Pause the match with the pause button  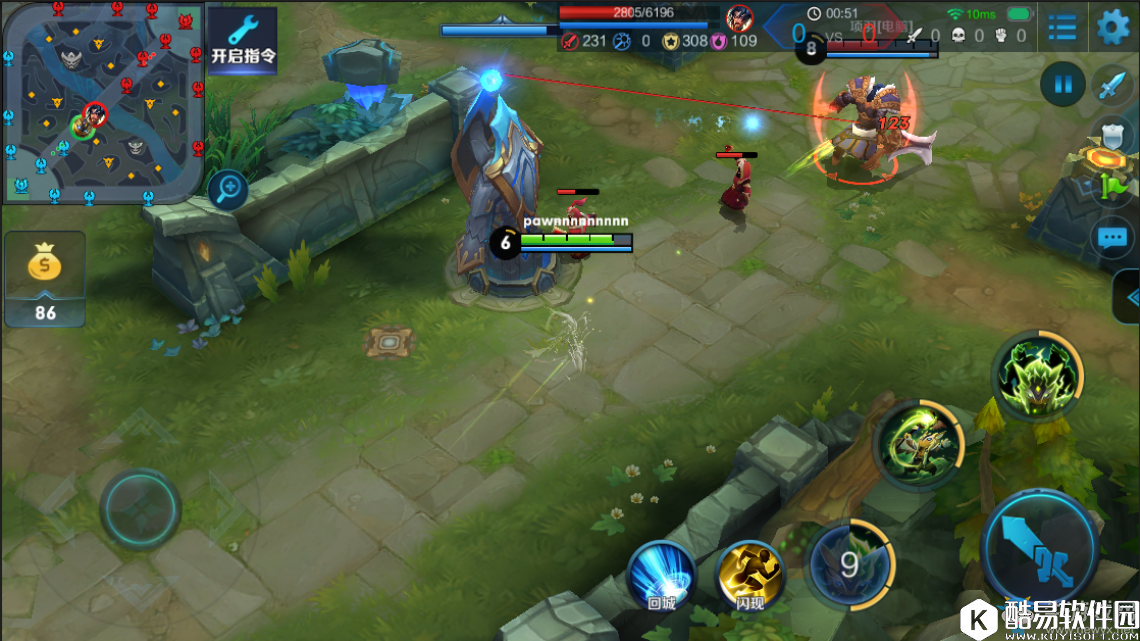click(x=1062, y=85)
